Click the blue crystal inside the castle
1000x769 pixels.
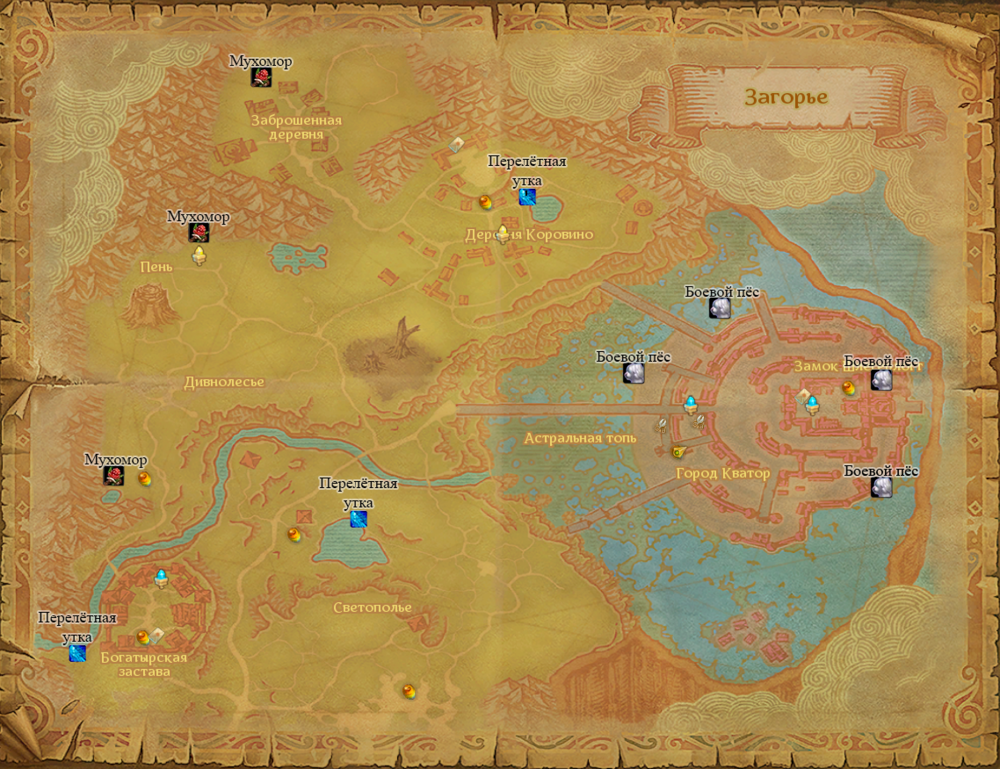pyautogui.click(x=813, y=404)
